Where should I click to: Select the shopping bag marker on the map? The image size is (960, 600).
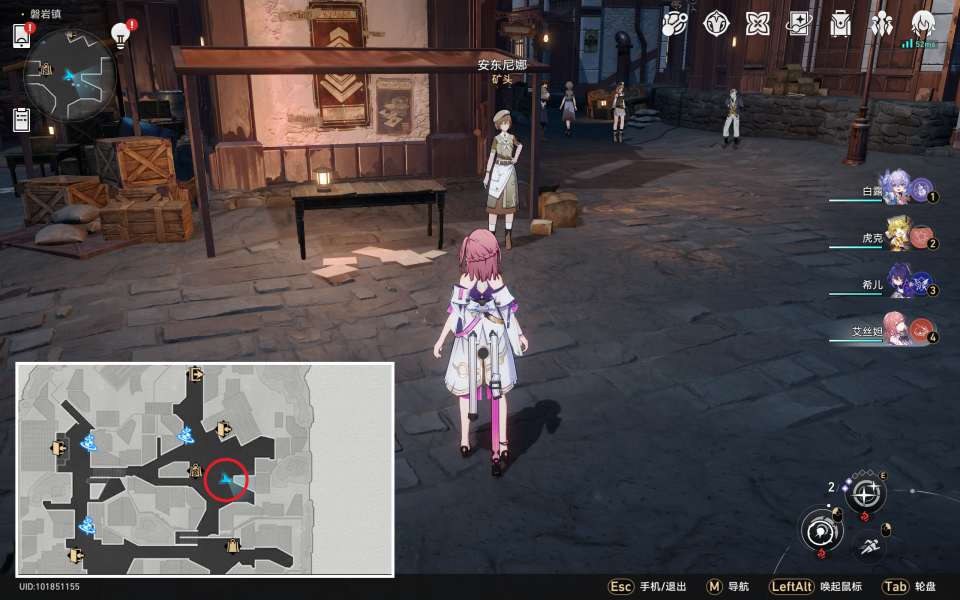click(233, 546)
